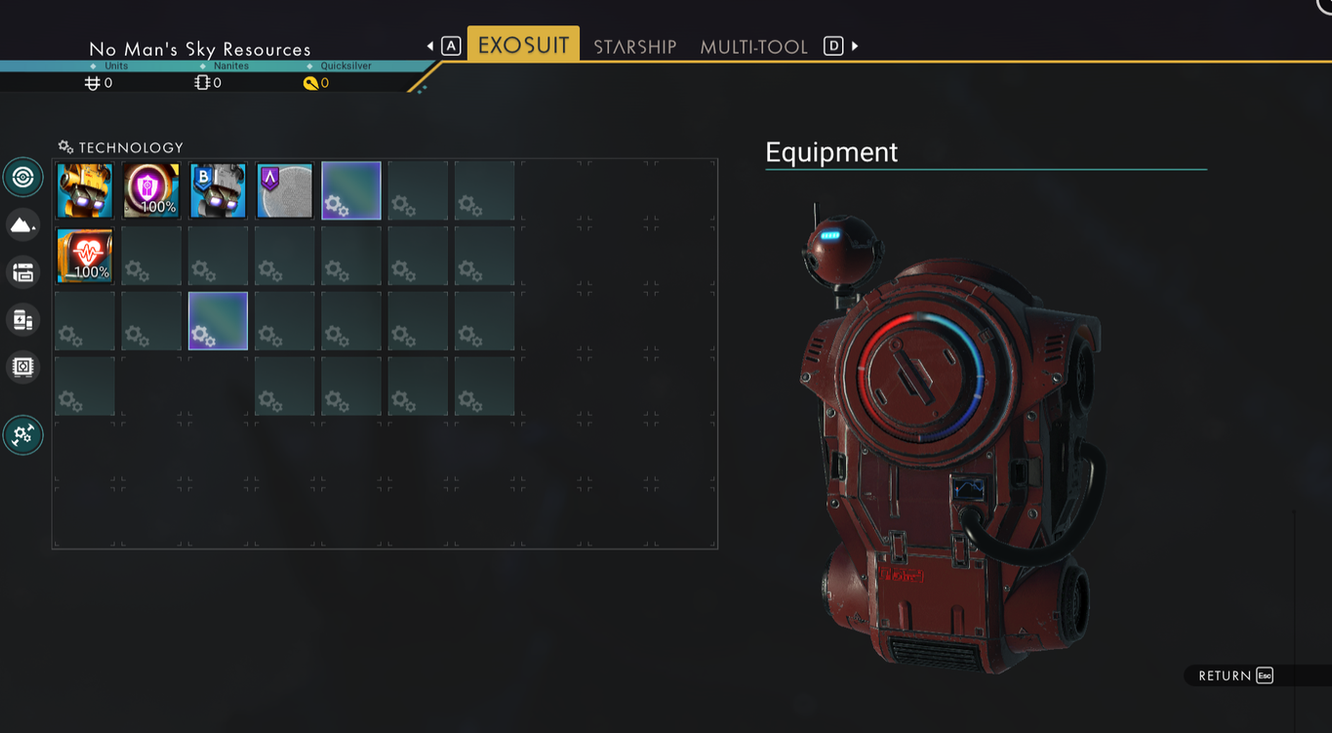Select the life support heart module

(x=85, y=255)
